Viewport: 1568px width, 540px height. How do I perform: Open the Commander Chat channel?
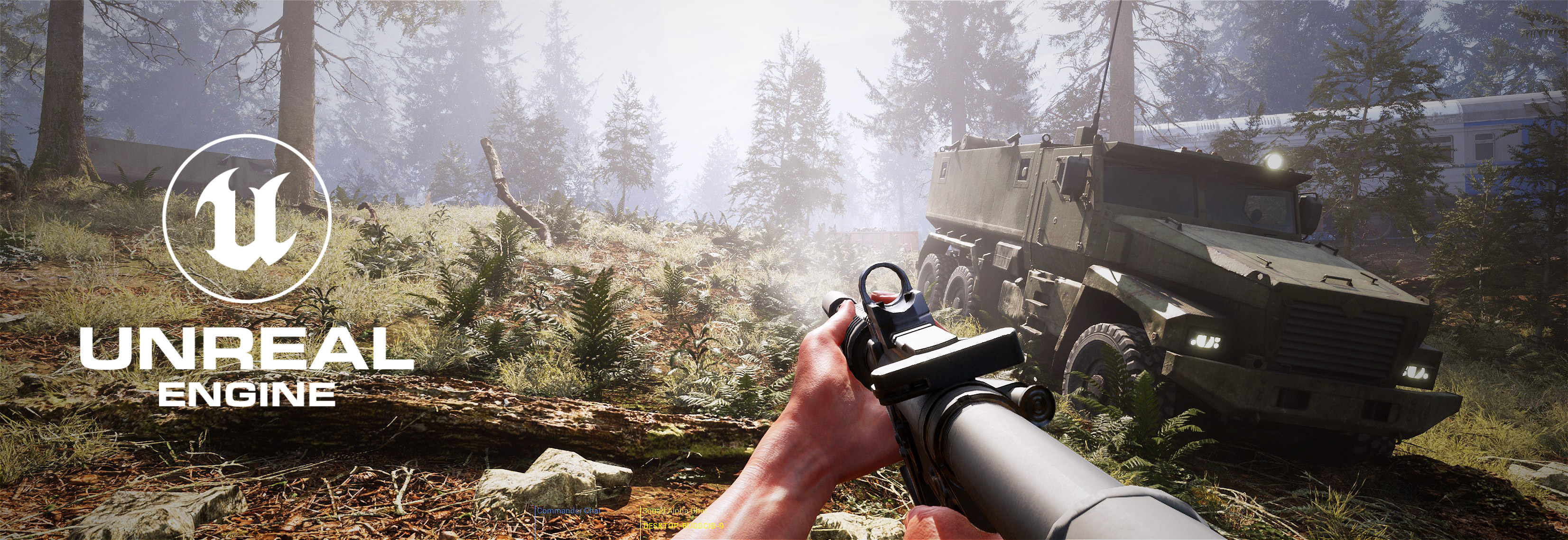click(568, 510)
